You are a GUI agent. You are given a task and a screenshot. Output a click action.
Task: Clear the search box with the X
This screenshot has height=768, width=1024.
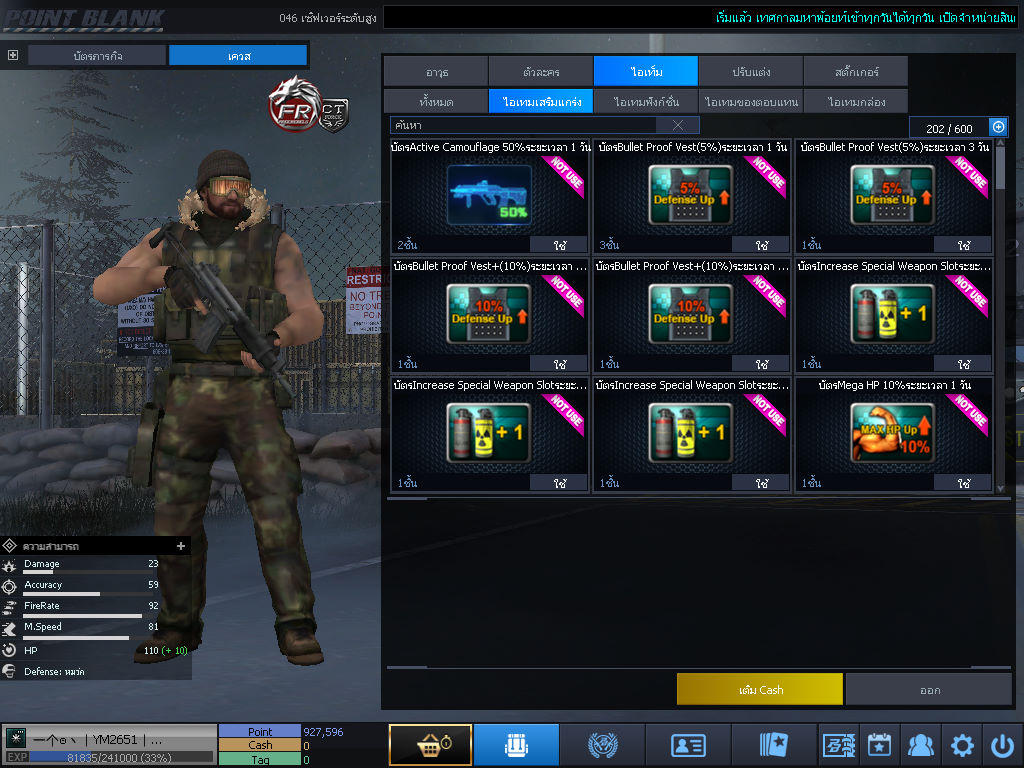tap(678, 125)
